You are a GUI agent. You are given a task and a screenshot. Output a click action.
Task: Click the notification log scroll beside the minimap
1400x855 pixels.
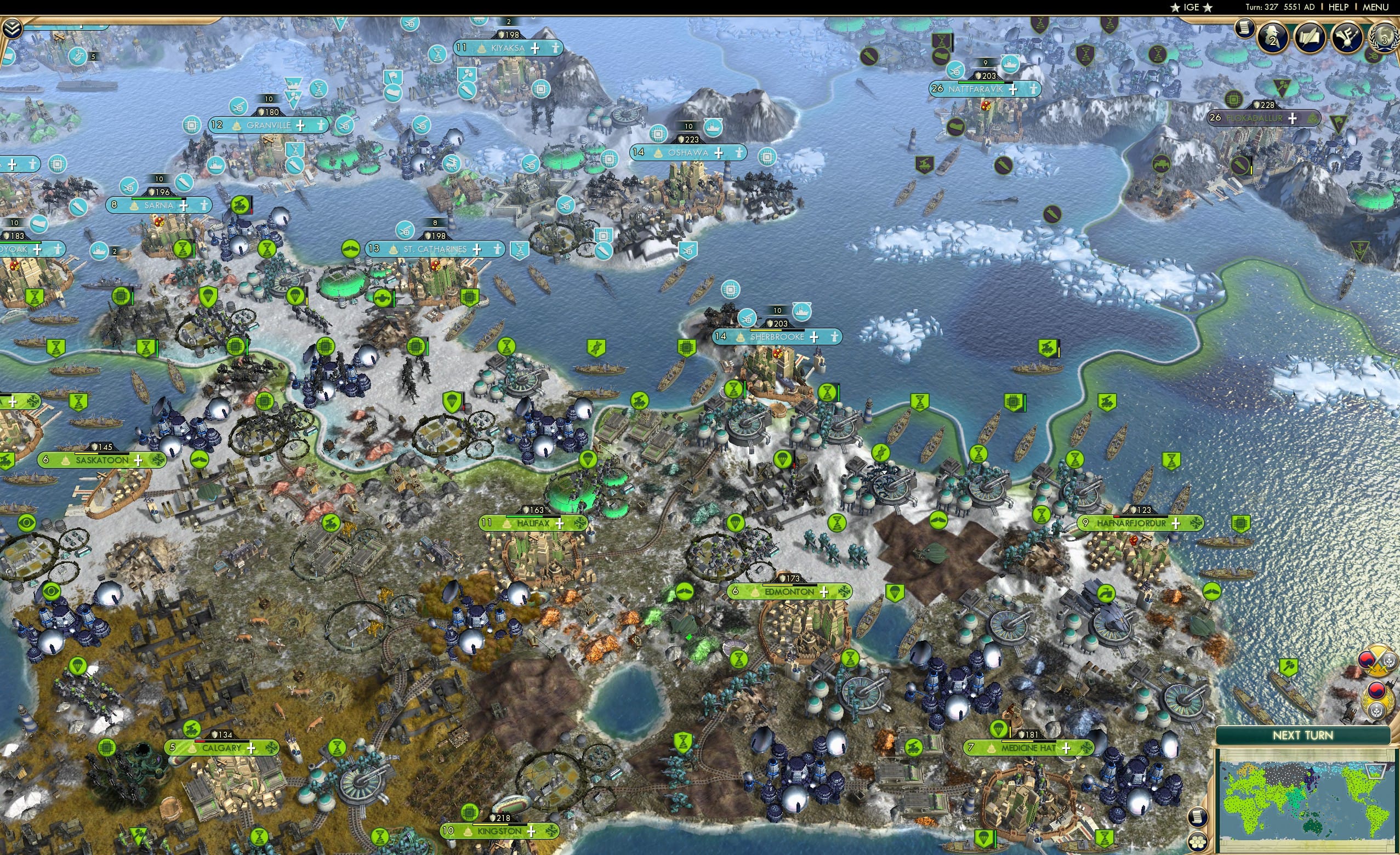coord(1198,818)
